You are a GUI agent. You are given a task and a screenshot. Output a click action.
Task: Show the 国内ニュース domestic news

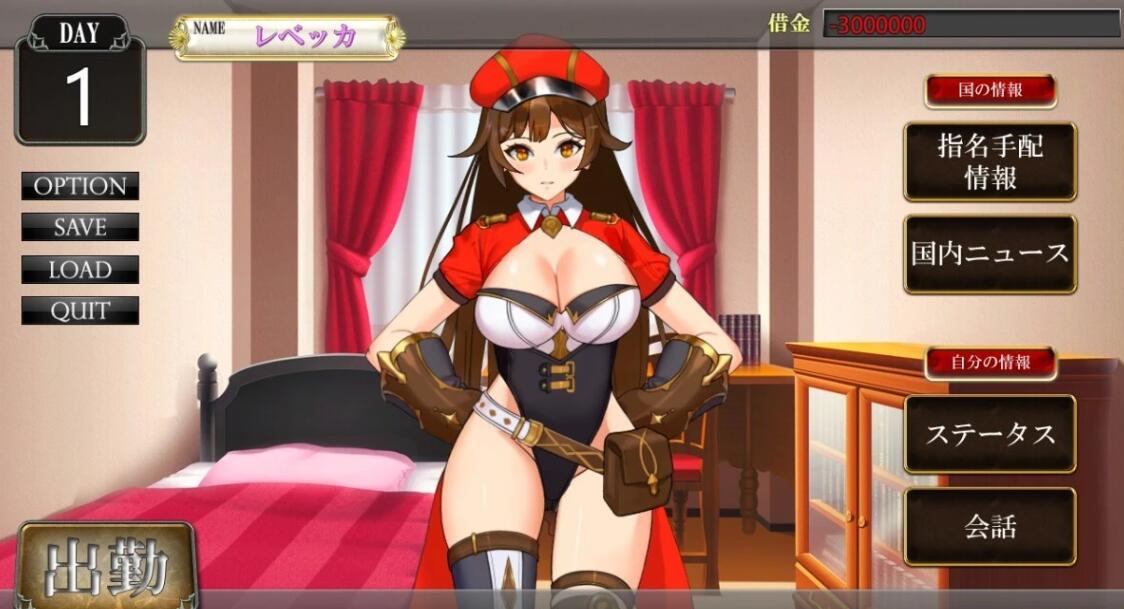click(990, 254)
